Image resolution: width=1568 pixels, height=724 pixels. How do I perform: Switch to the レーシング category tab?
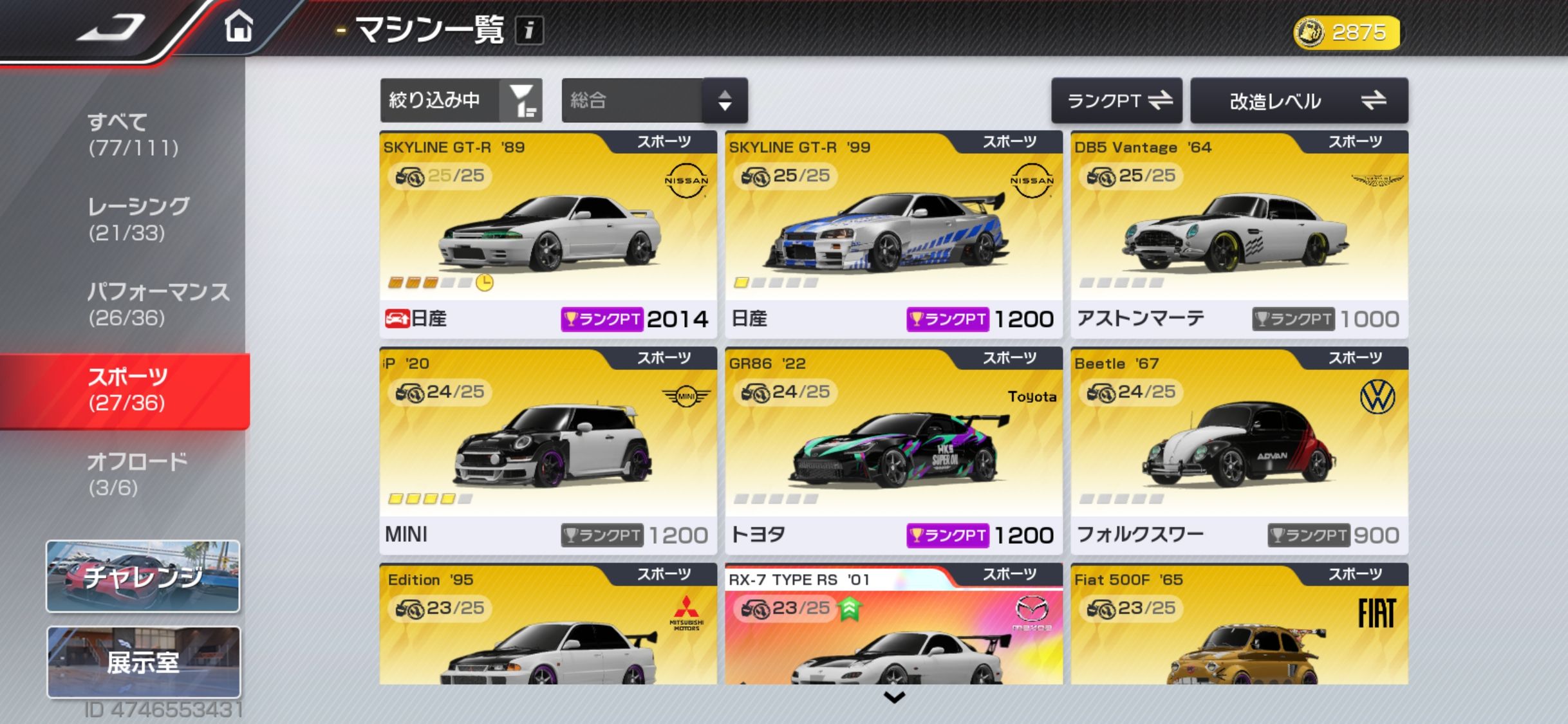point(138,219)
